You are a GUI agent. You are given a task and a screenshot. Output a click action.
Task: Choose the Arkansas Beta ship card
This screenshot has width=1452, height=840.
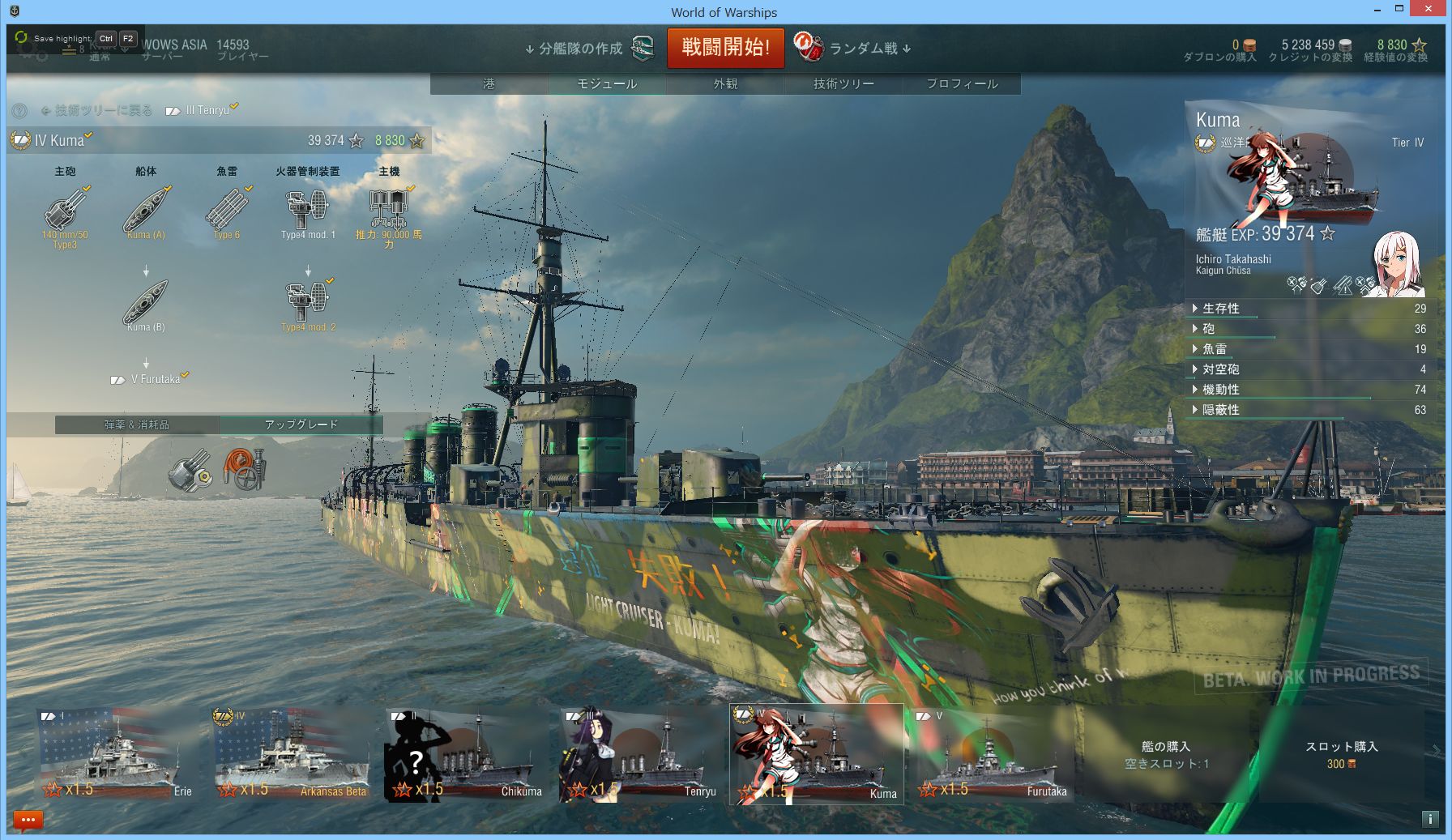tap(291, 753)
